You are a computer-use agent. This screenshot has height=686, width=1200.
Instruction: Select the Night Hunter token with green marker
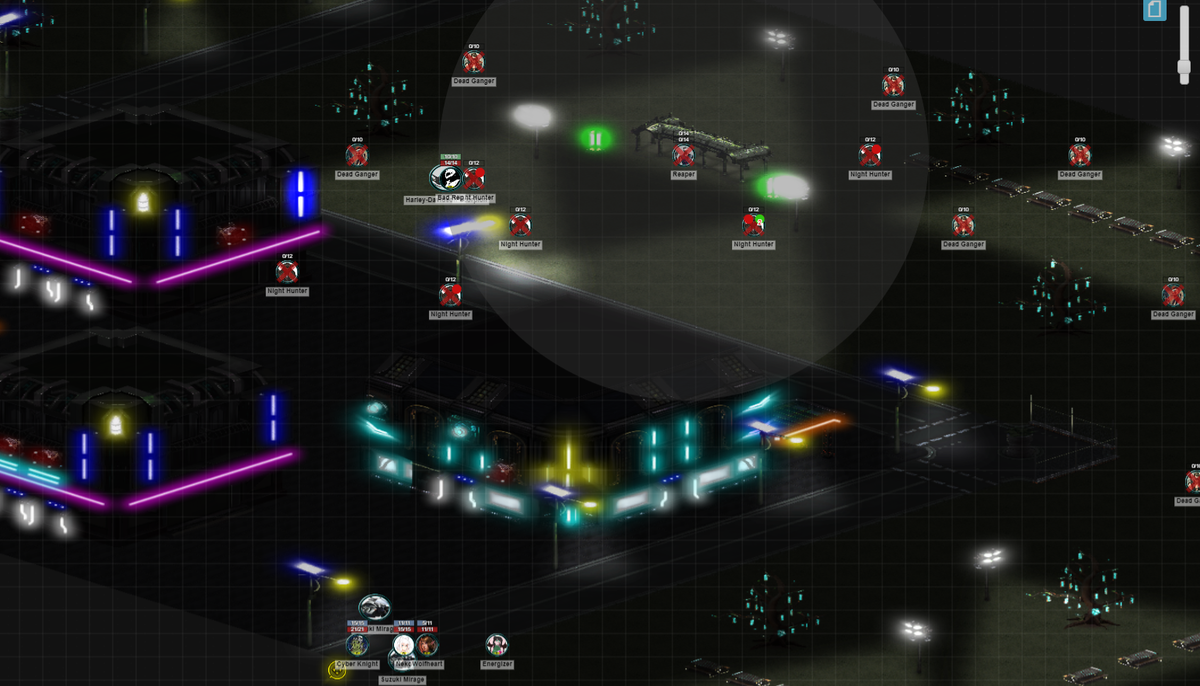[753, 224]
